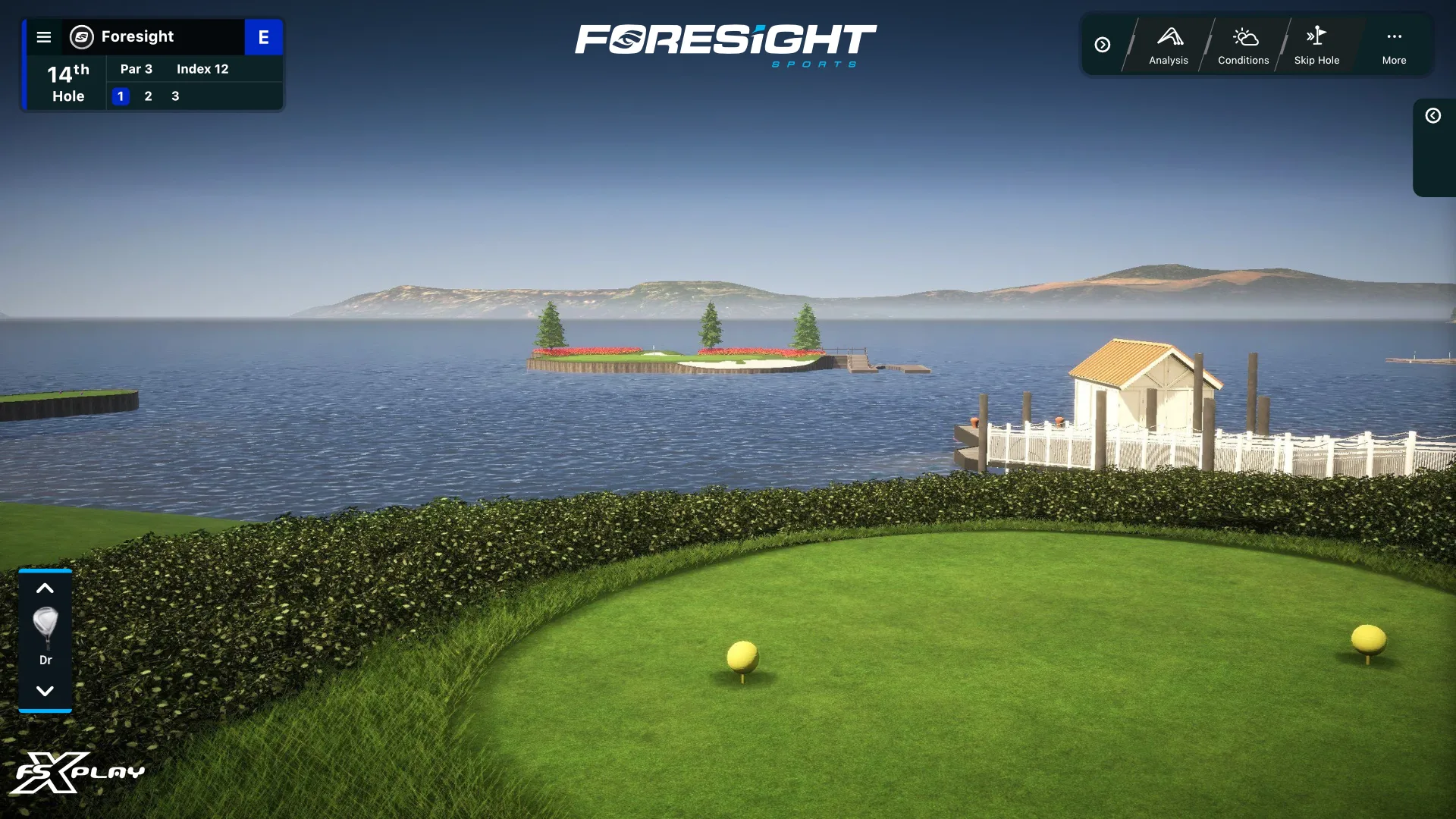Select the next club up arrow

tap(45, 588)
